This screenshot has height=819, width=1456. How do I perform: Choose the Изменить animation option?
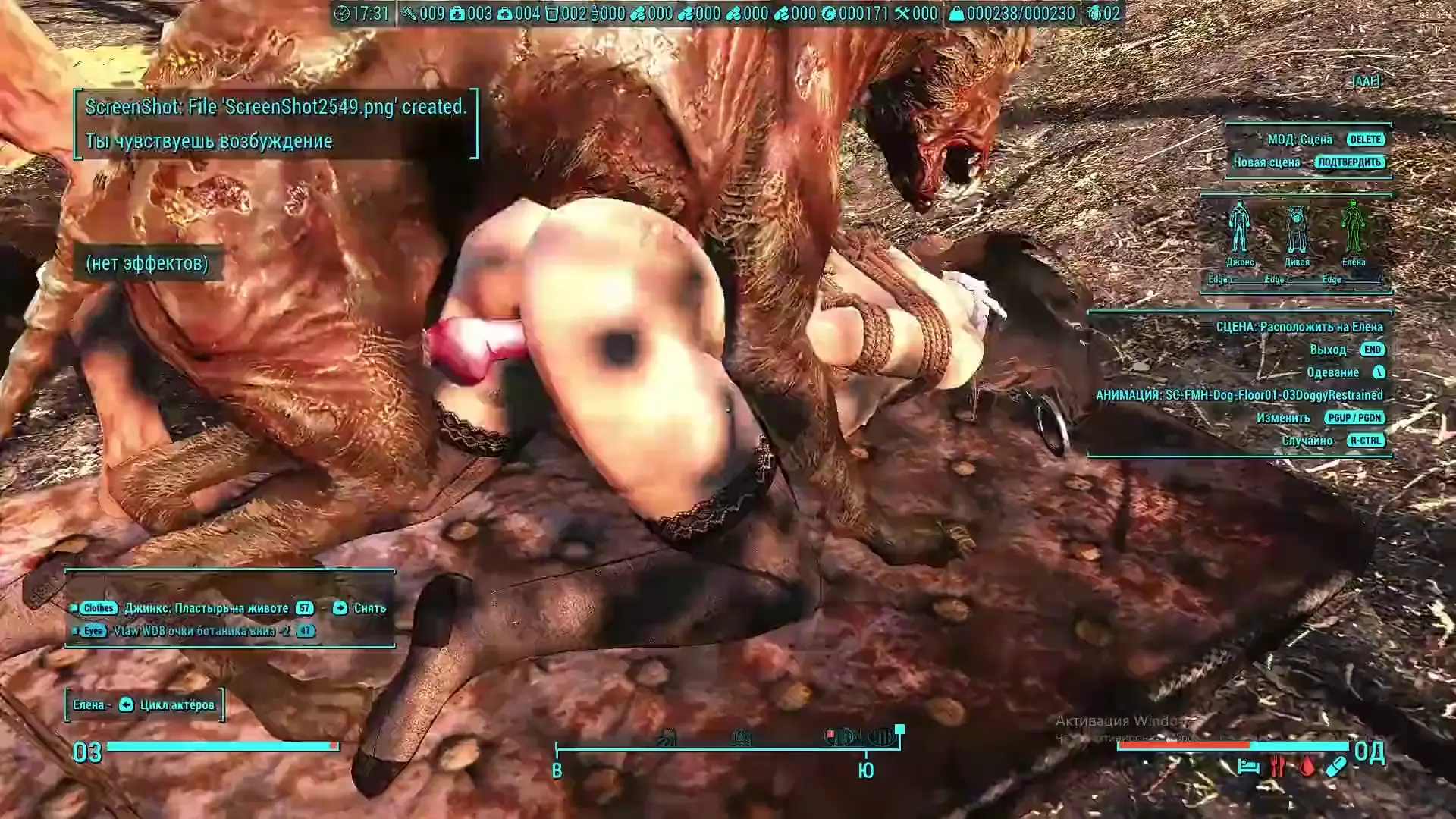click(1354, 418)
